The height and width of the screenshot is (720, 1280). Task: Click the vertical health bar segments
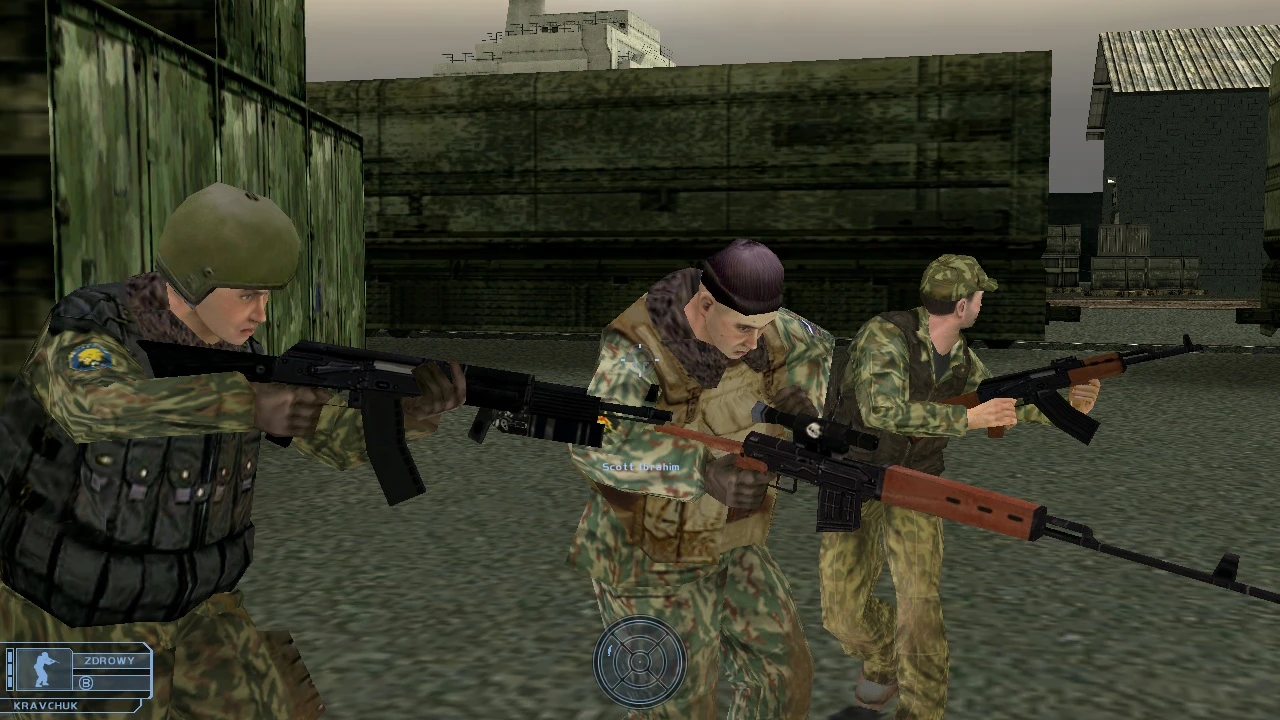pyautogui.click(x=10, y=670)
